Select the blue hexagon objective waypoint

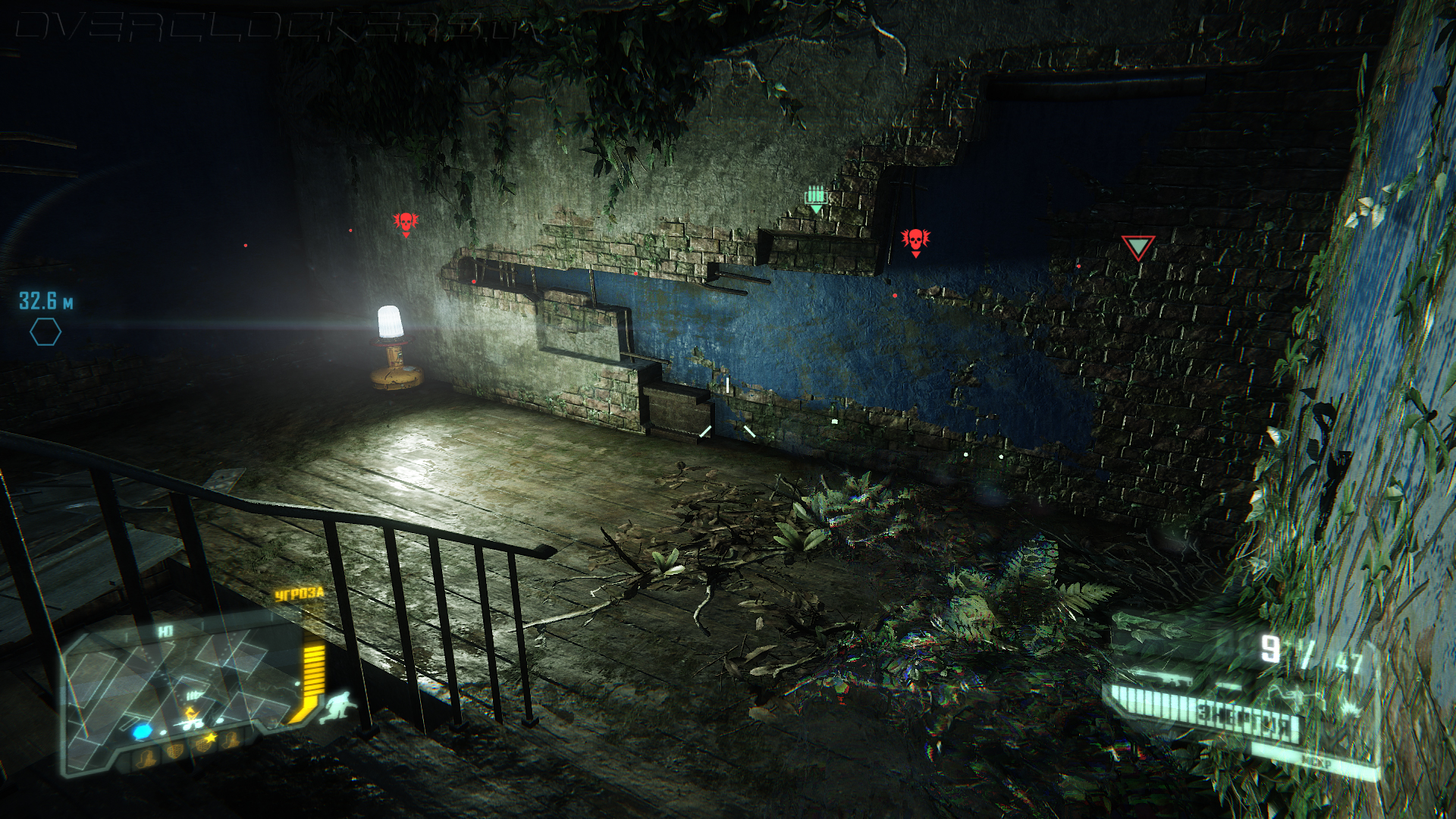click(45, 332)
